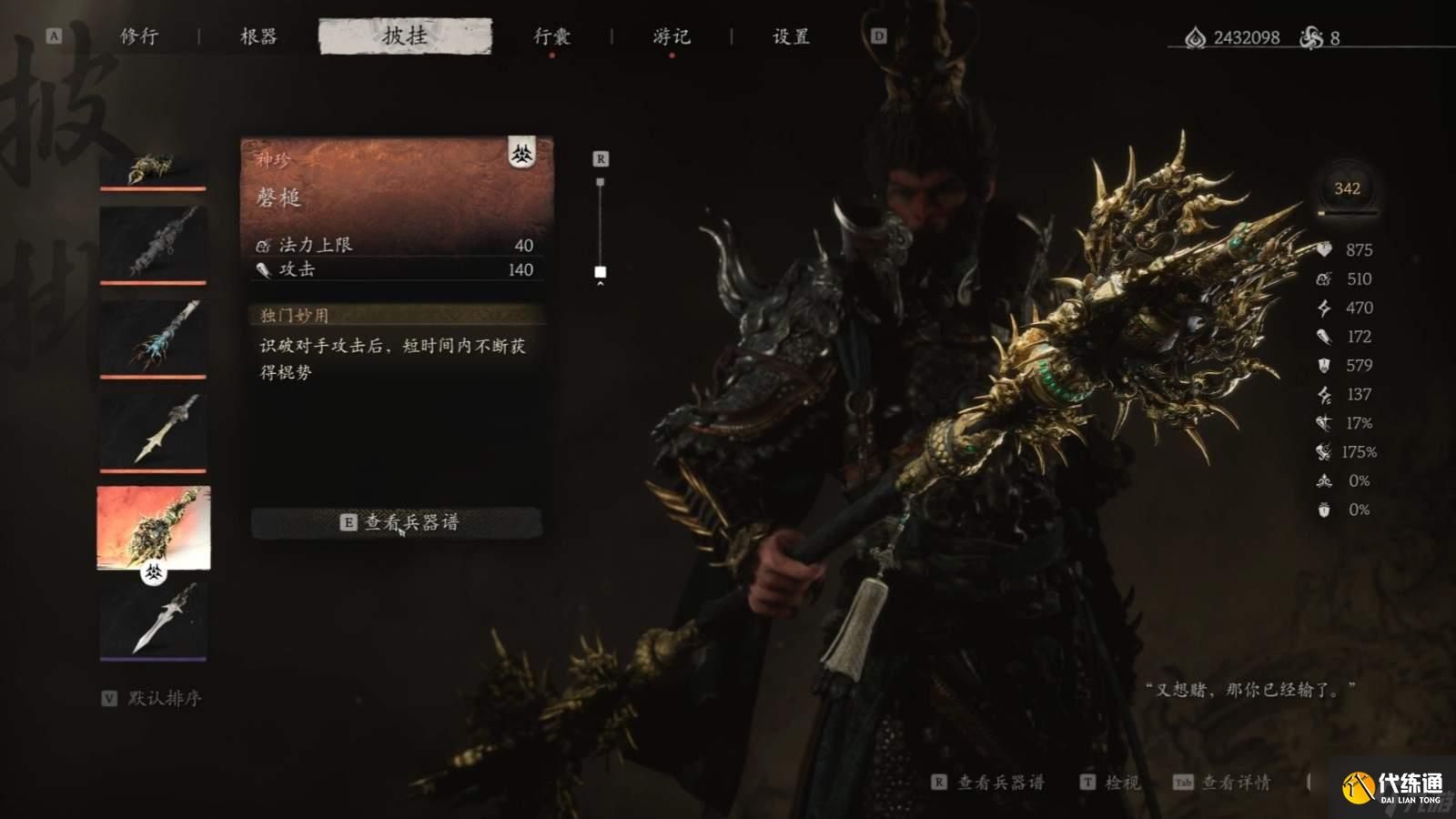1456x819 pixels.
Task: Open 查看兵器谱 from the bottom bar
Action: 989,783
